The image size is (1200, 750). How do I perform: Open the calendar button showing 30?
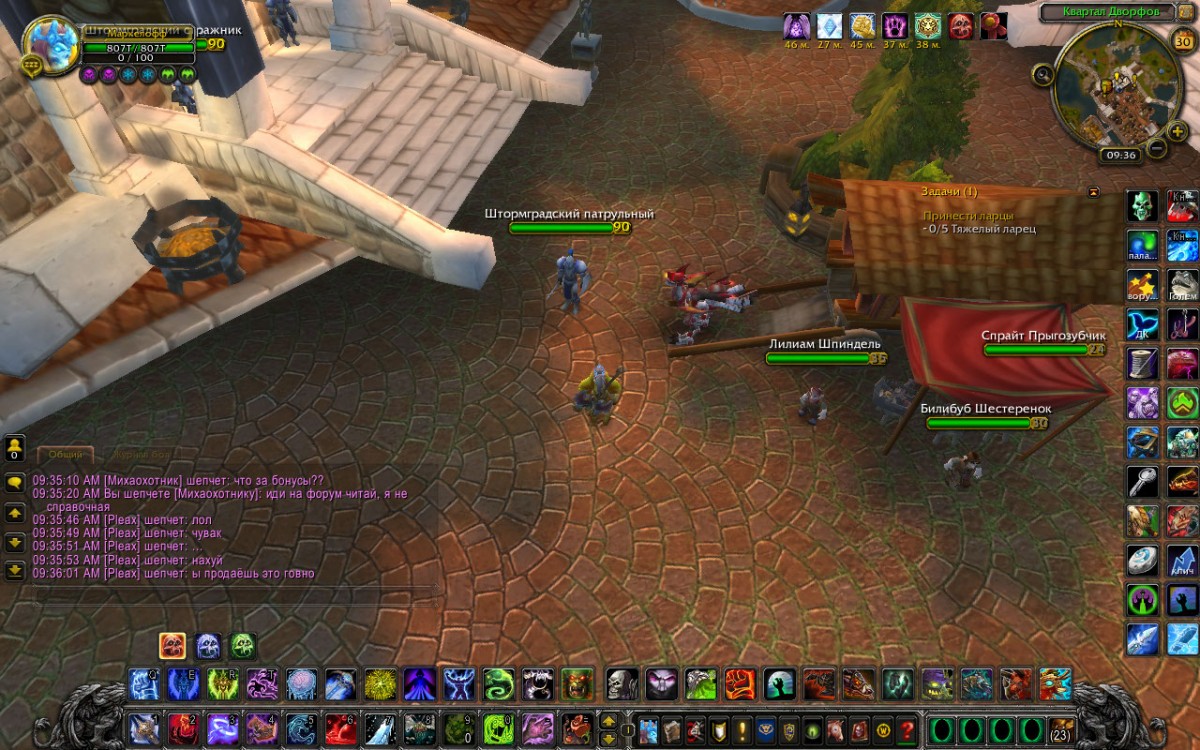click(1181, 39)
